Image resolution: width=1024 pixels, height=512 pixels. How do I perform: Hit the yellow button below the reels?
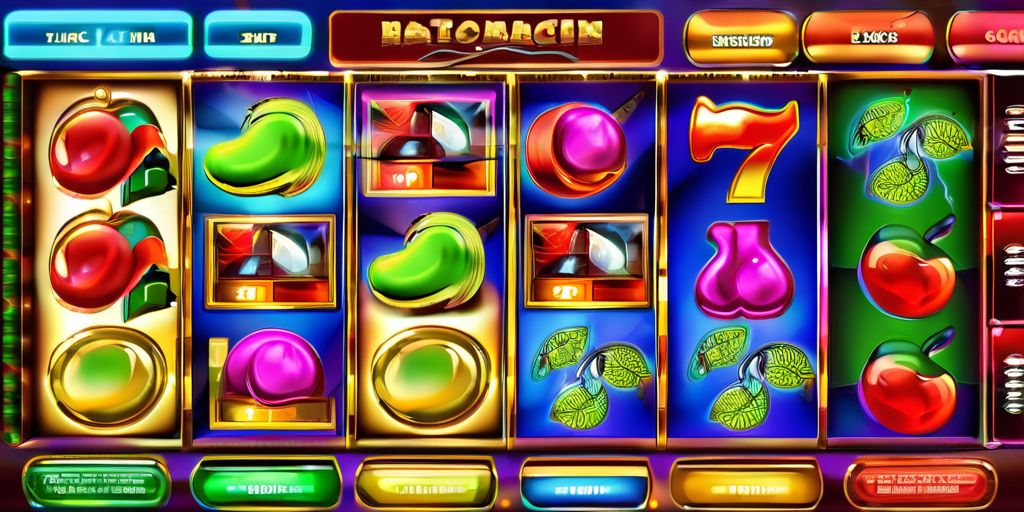click(426, 483)
